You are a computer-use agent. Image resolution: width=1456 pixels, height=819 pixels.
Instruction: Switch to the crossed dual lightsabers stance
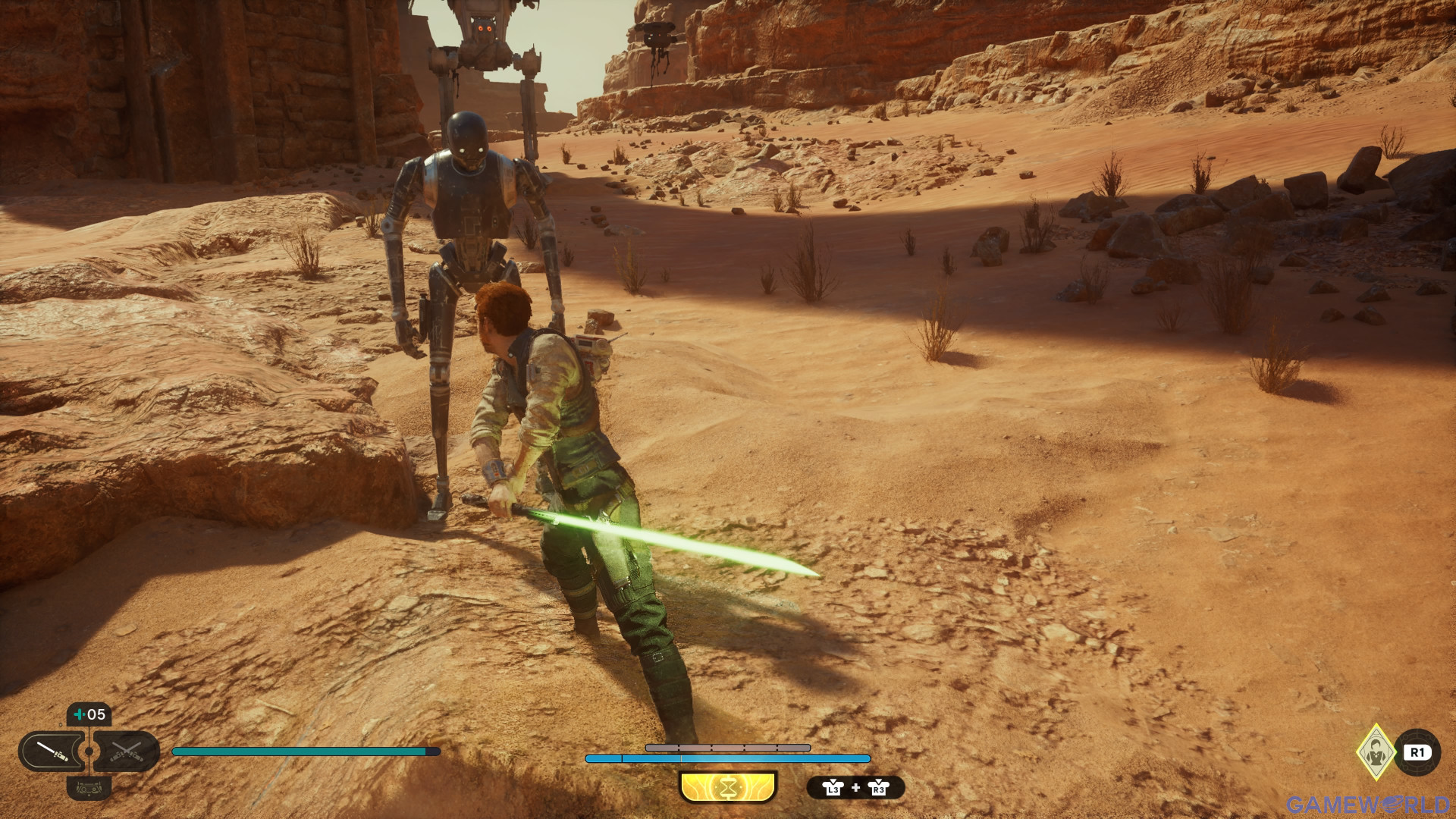(x=127, y=752)
